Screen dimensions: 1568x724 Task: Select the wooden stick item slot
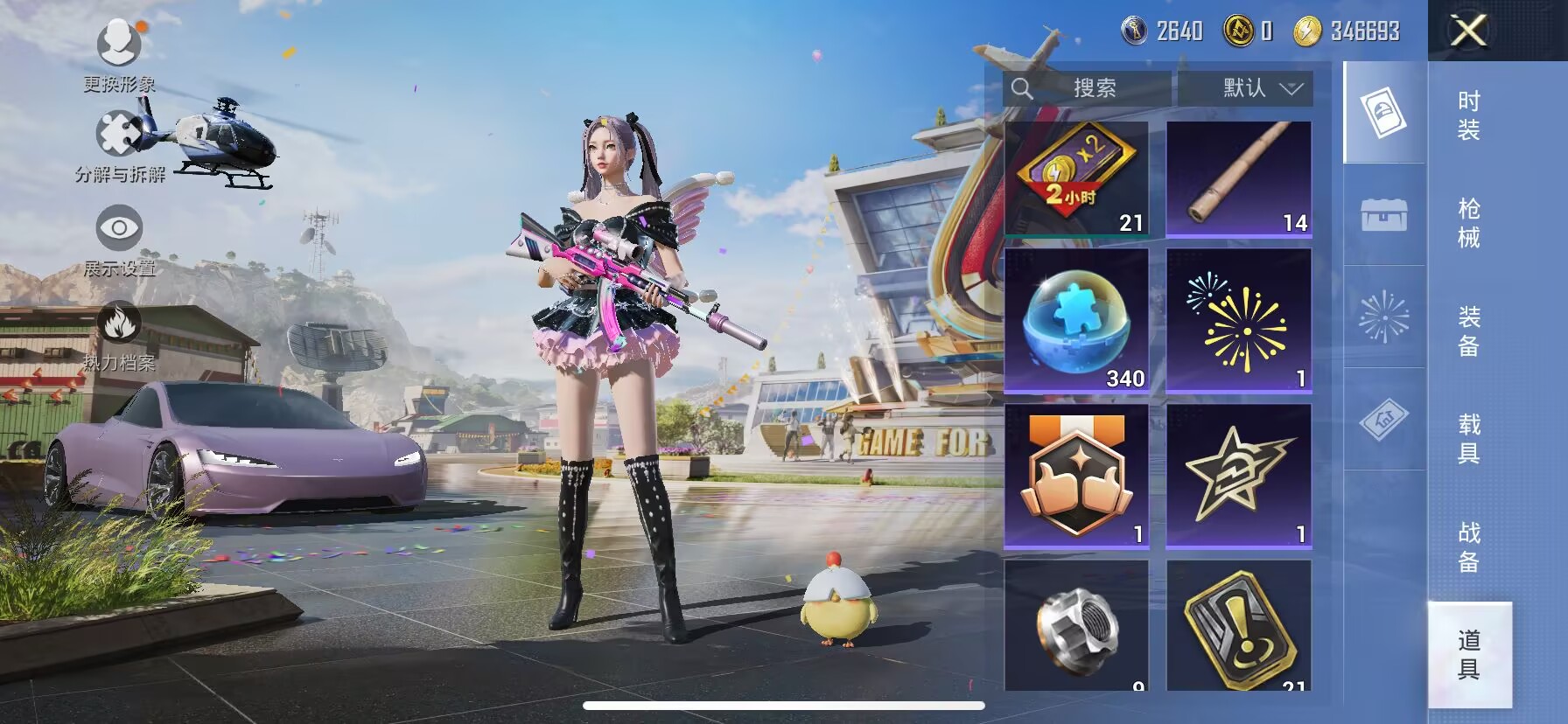(x=1238, y=179)
